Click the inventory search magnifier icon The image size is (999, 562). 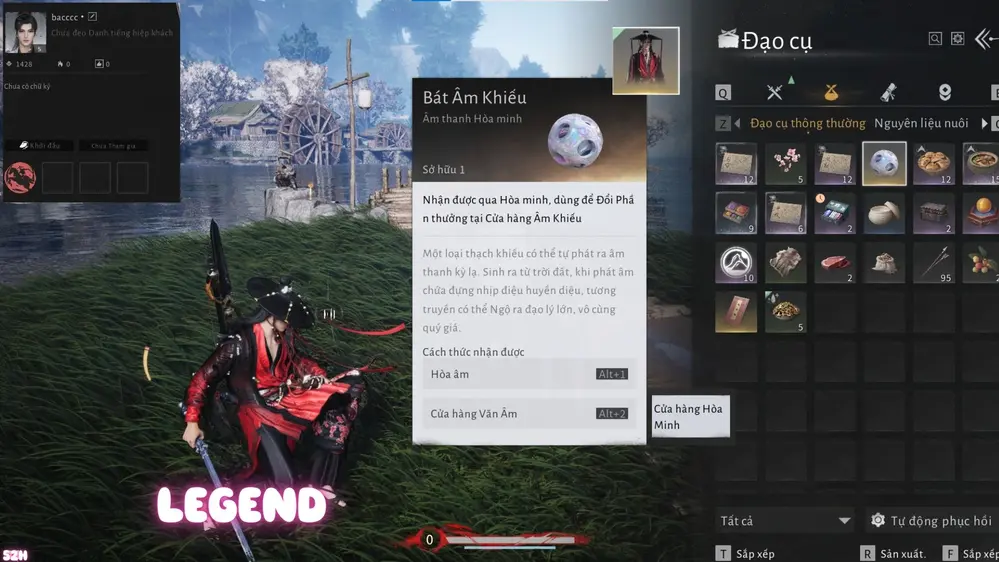[935, 39]
